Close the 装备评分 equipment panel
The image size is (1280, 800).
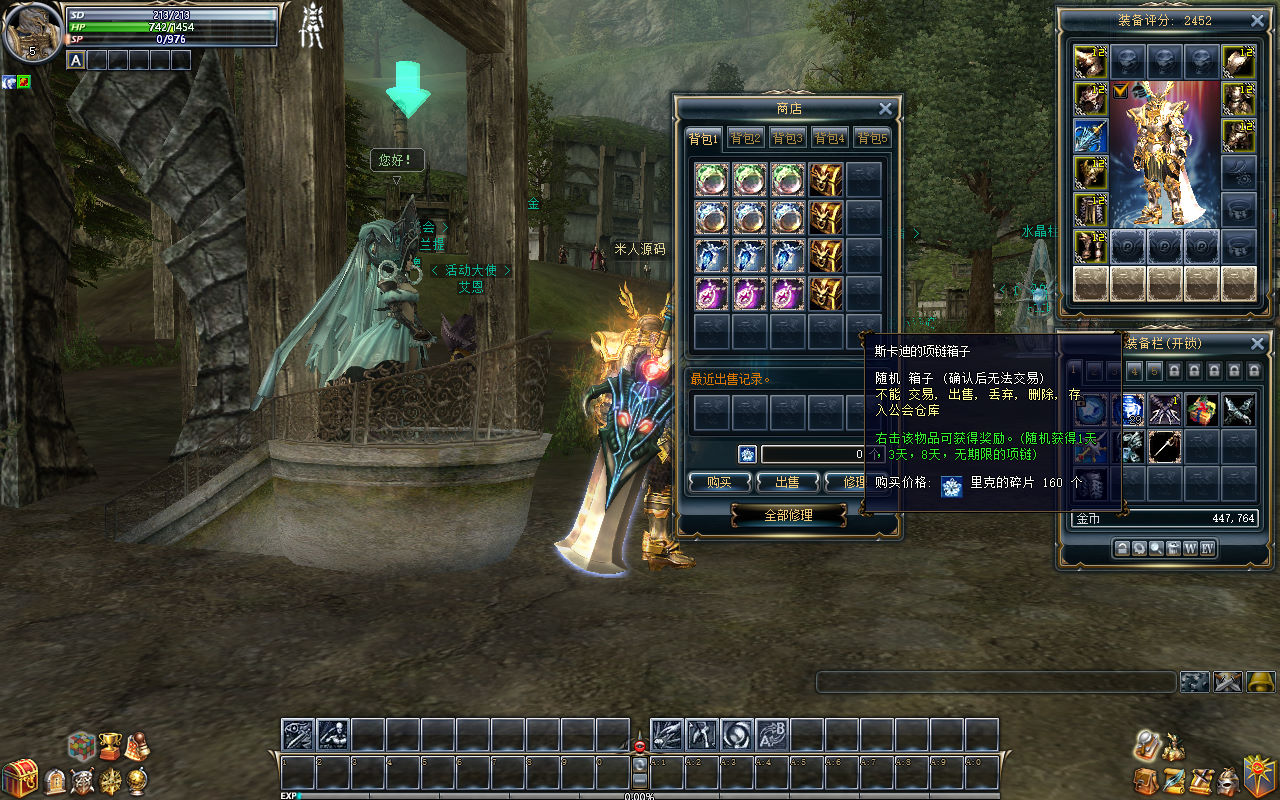click(x=1258, y=21)
